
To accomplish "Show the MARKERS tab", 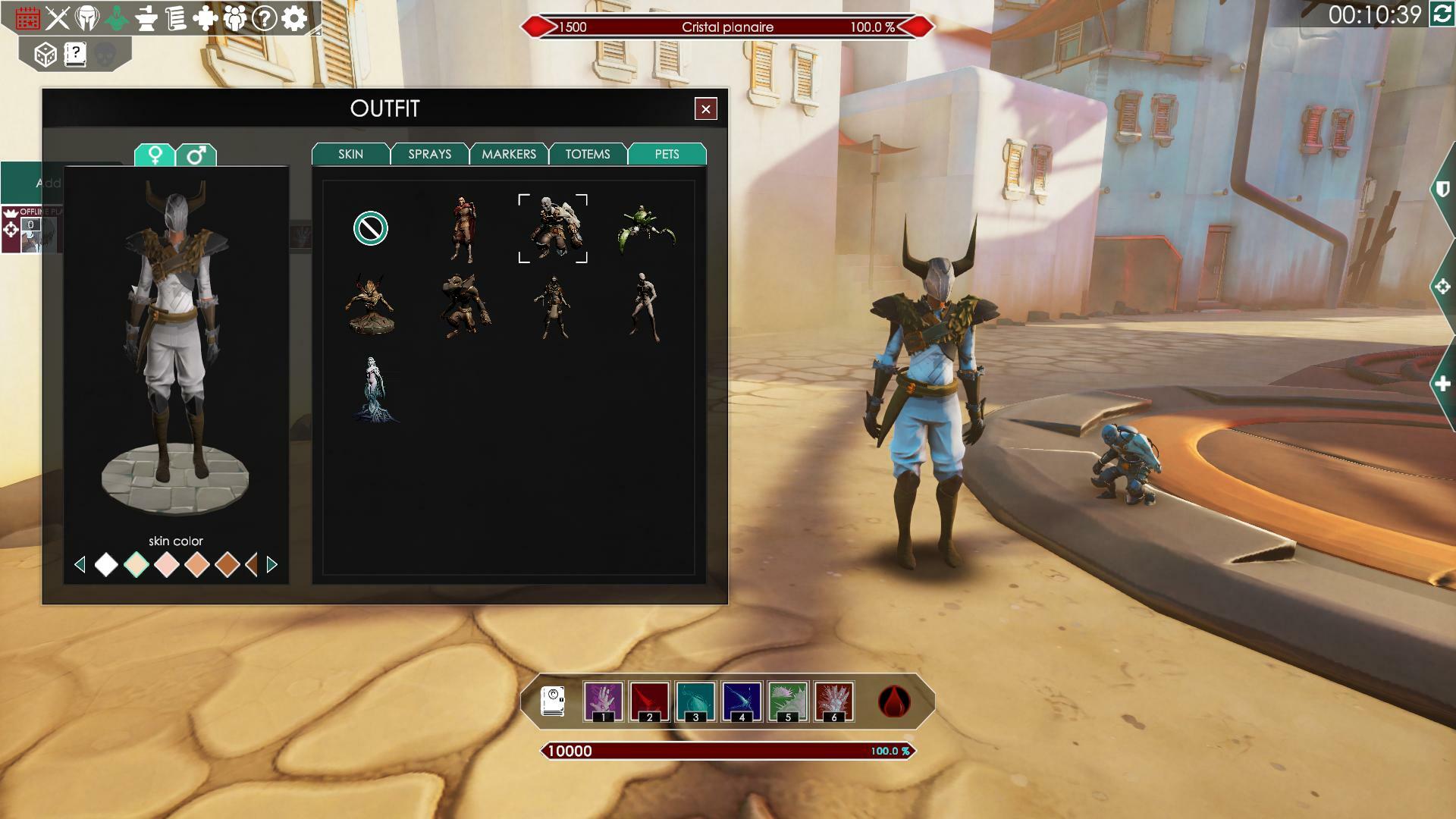I will point(508,154).
